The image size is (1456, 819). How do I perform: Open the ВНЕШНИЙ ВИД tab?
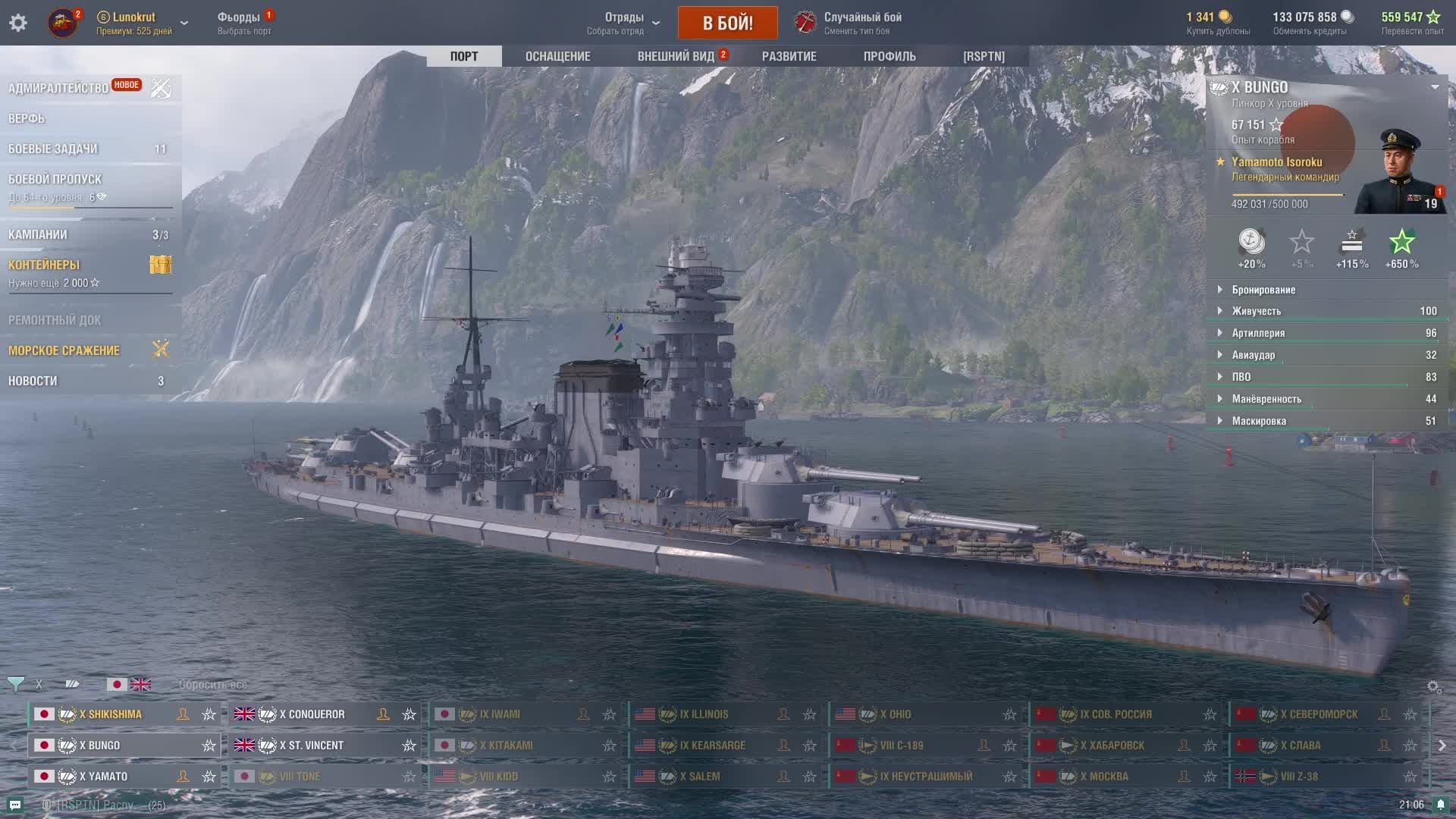[676, 56]
